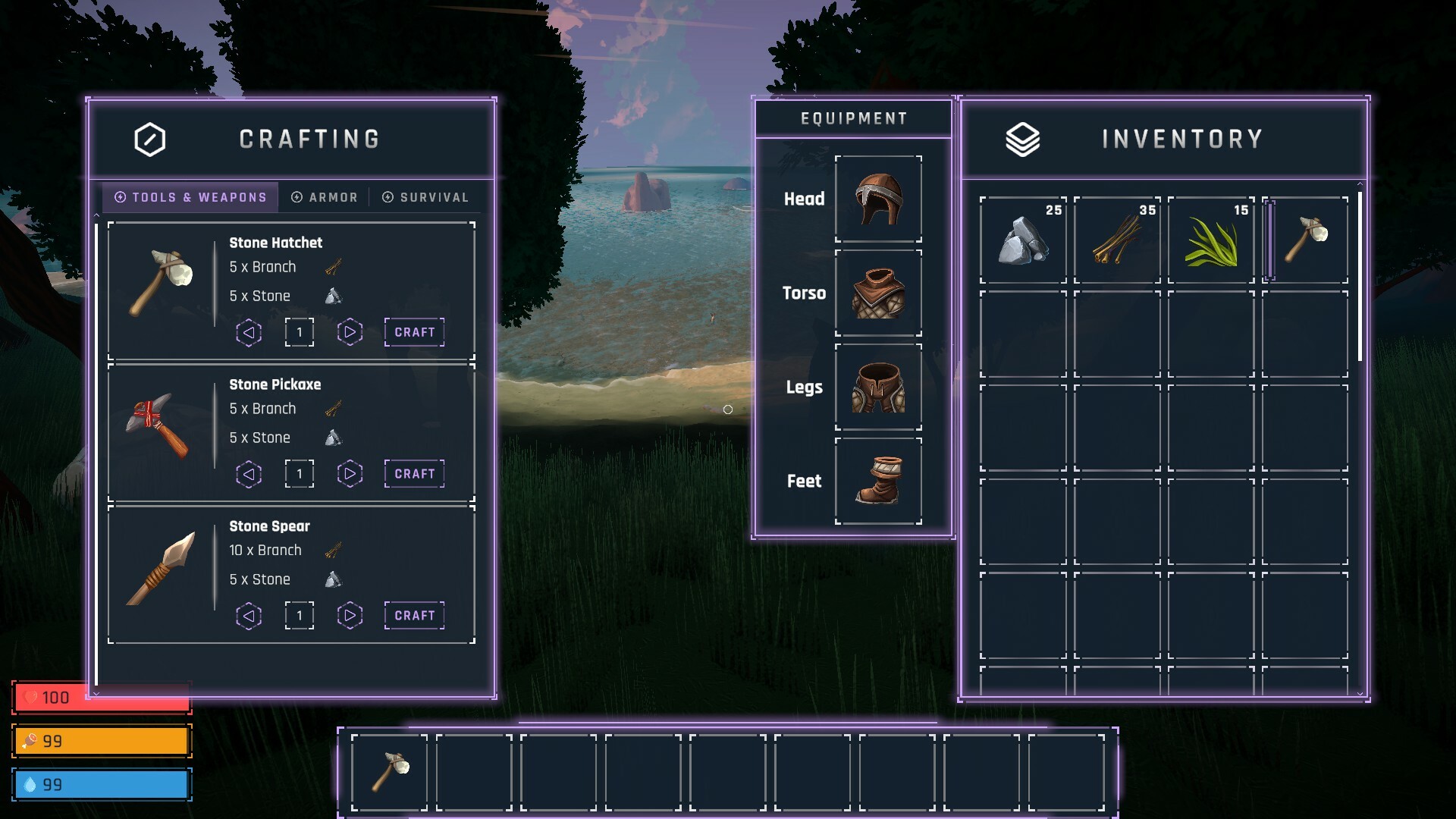The width and height of the screenshot is (1456, 819).
Task: Craft the Stone Pickaxe
Action: click(414, 474)
